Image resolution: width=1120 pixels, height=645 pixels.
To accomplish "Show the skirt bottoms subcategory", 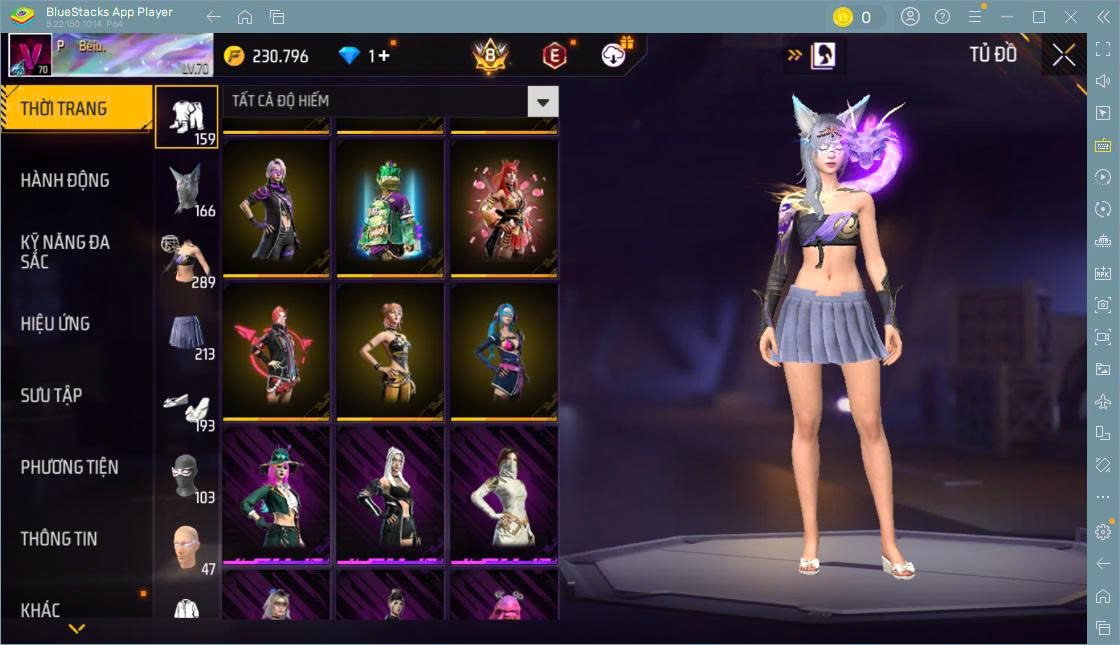I will [187, 335].
